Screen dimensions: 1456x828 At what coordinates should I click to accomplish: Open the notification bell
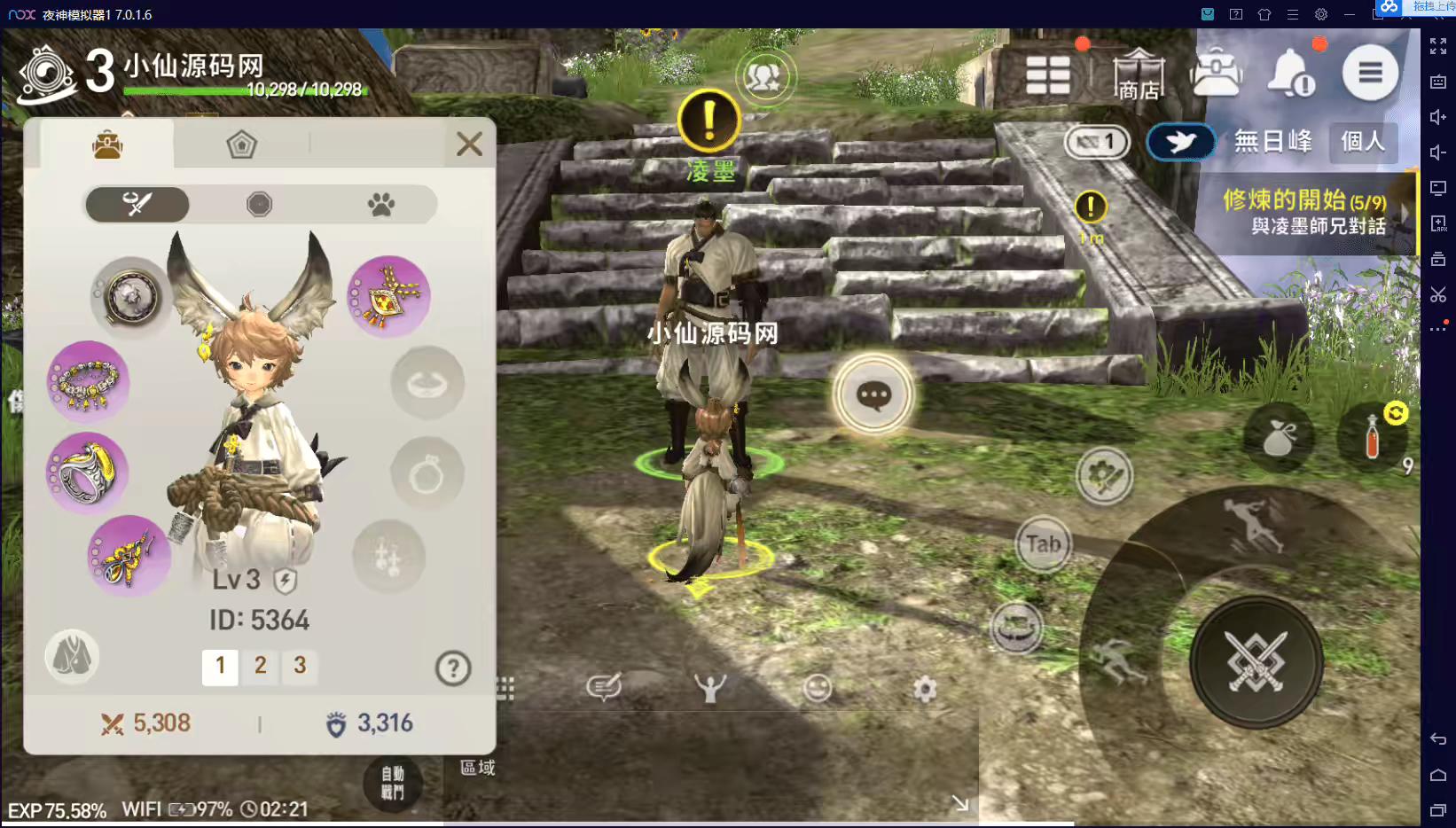(1290, 73)
